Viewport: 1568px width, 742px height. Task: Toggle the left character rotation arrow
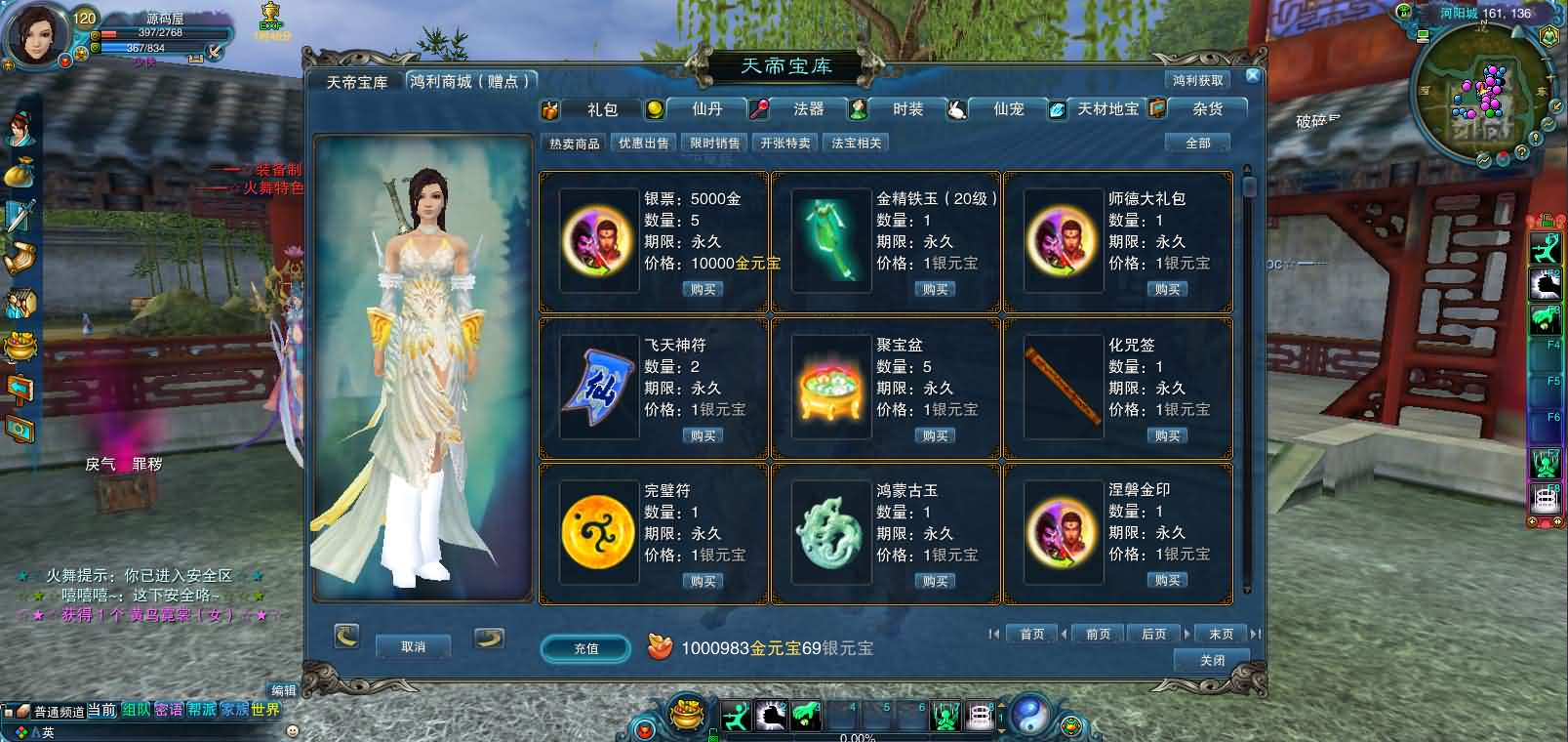[347, 639]
